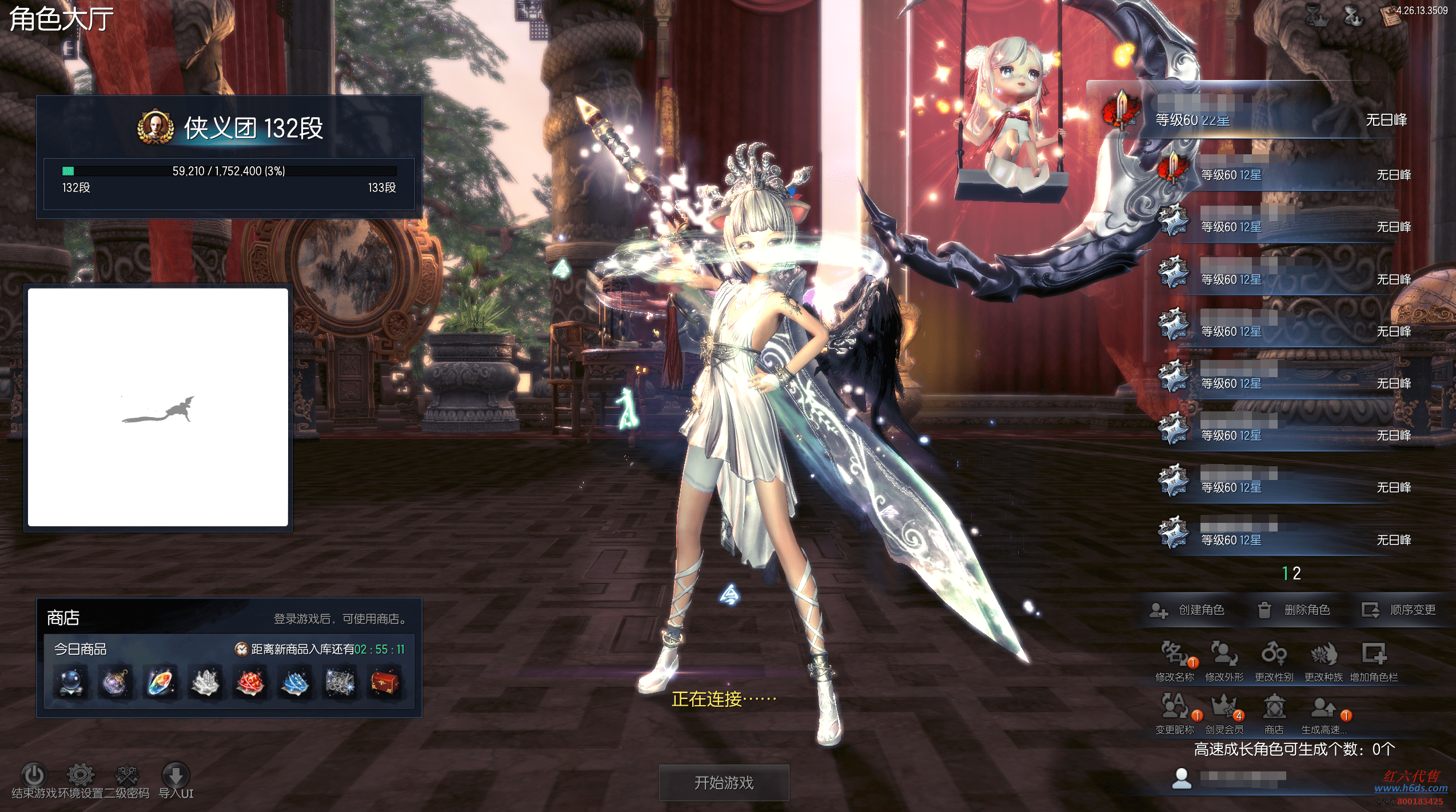Screen dimensions: 1456x812
Task: Switch to character list page 2
Action: [x=1297, y=573]
